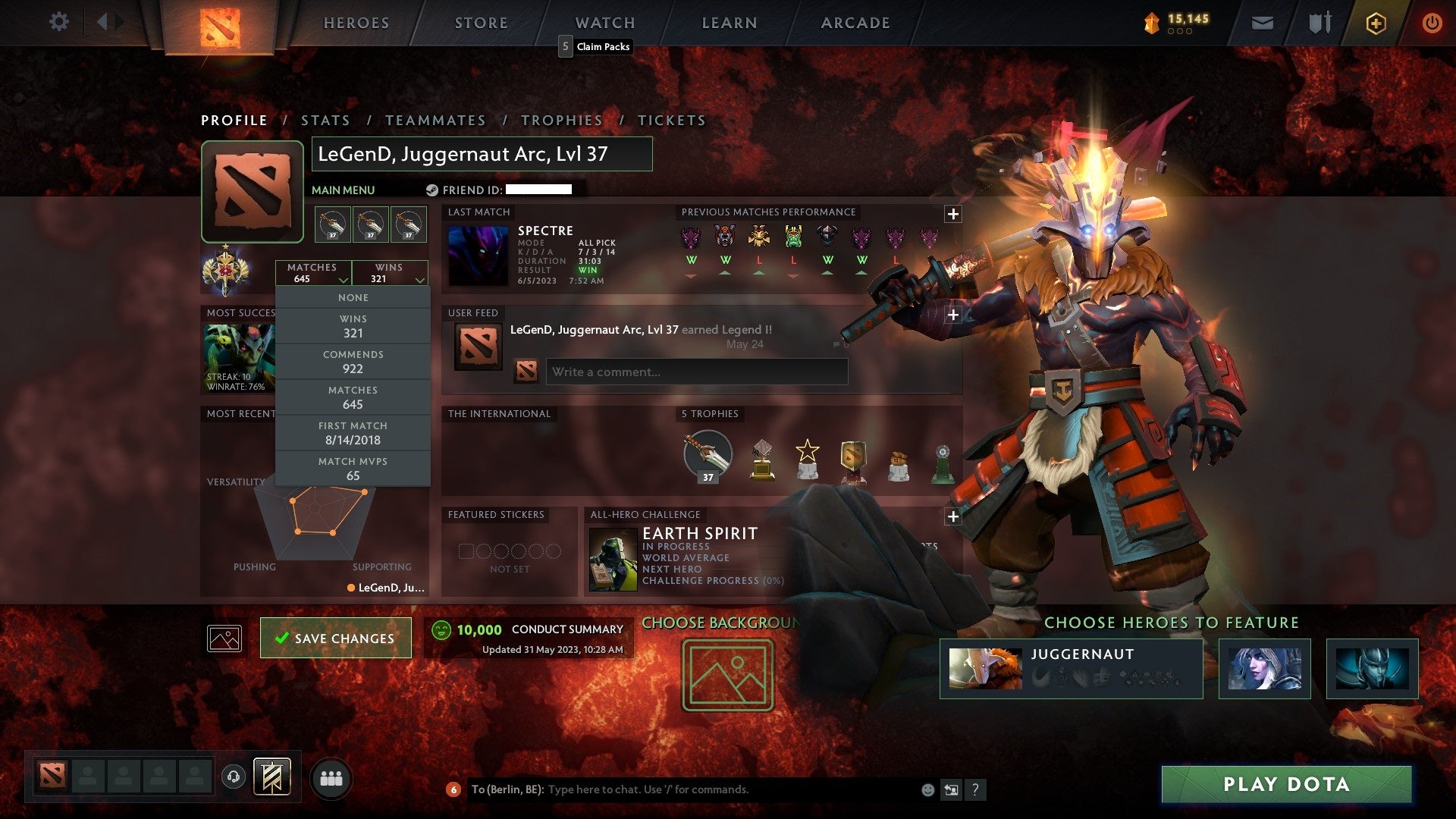
Task: Switch to the STATS tab
Action: click(325, 120)
